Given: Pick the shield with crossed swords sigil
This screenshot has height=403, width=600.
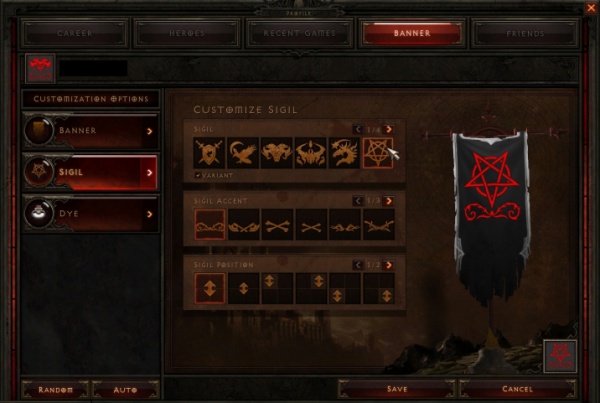Looking at the screenshot, I should [210, 152].
